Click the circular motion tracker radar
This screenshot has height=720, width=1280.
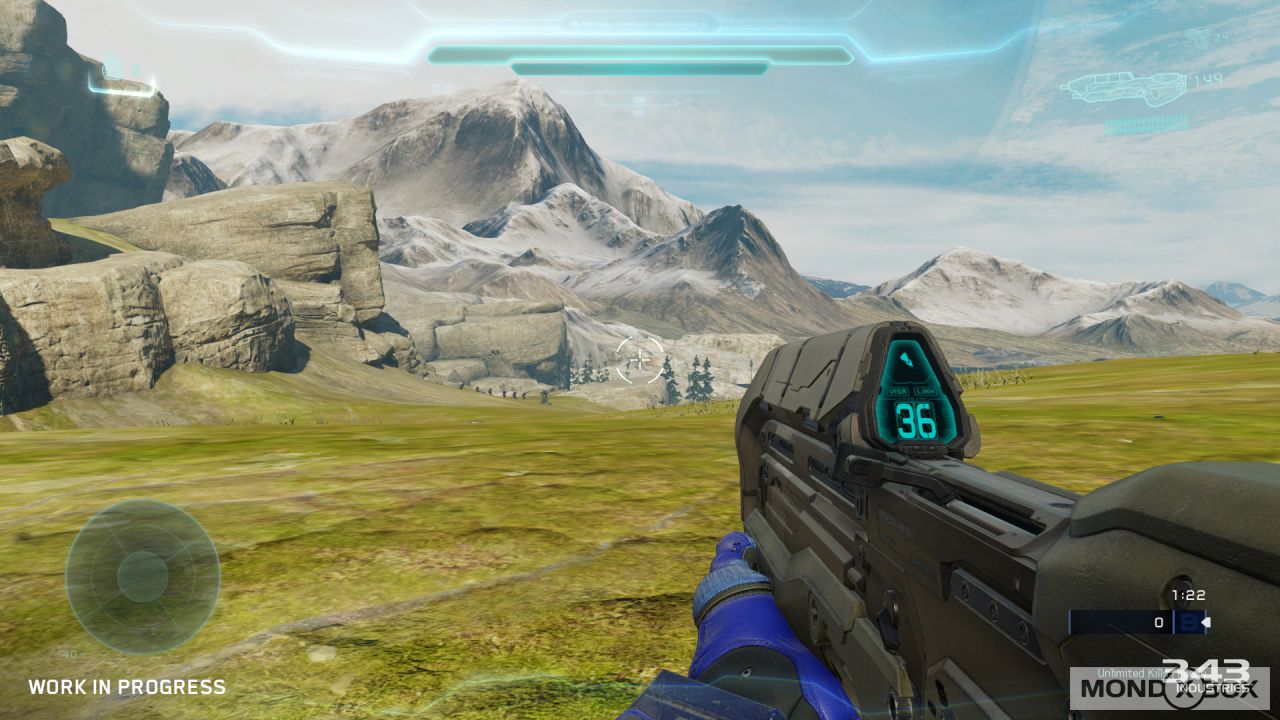point(142,576)
